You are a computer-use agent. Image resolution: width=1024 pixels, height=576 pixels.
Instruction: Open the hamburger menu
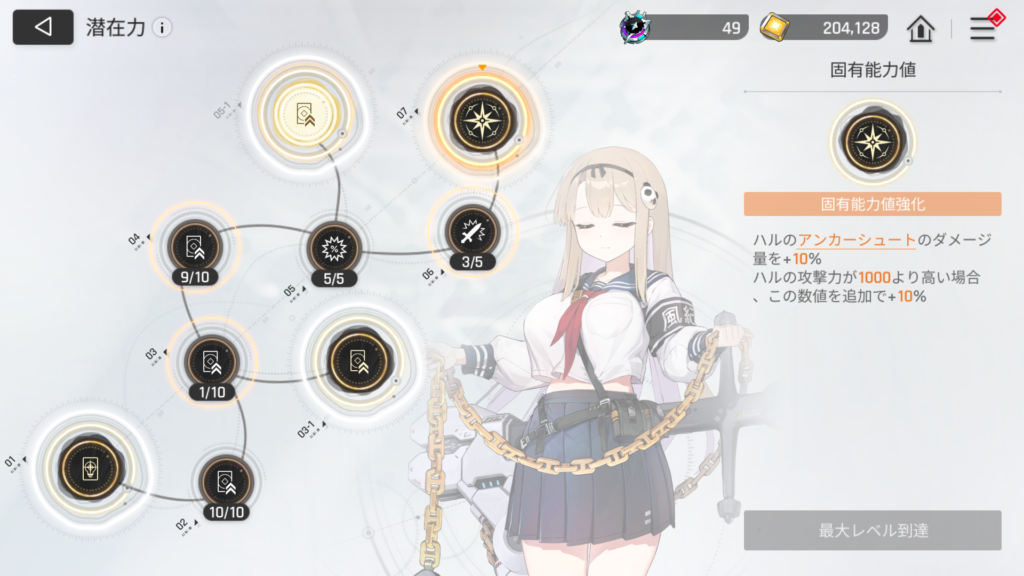[x=984, y=28]
